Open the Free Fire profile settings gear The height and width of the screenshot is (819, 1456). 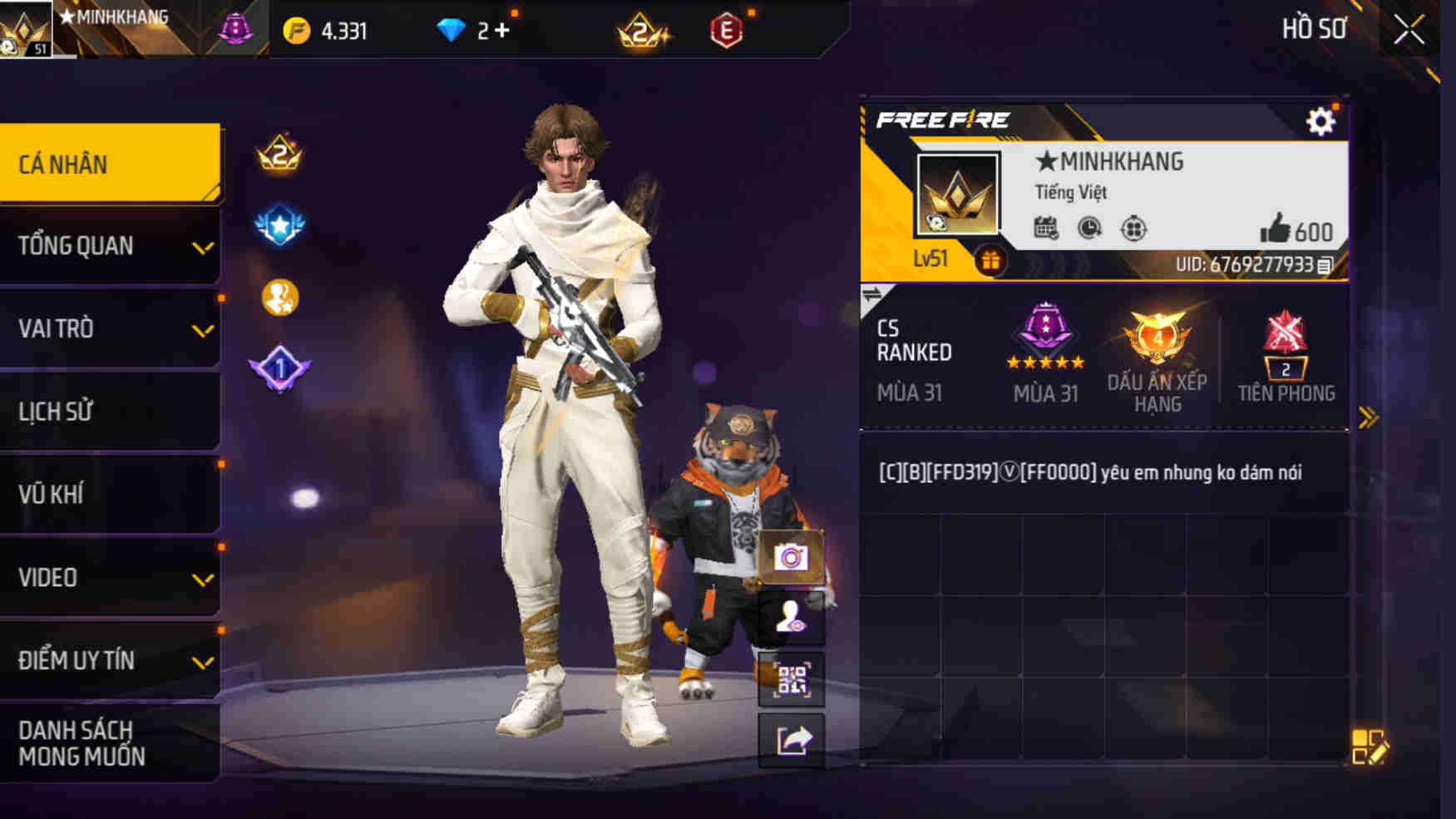tap(1320, 119)
